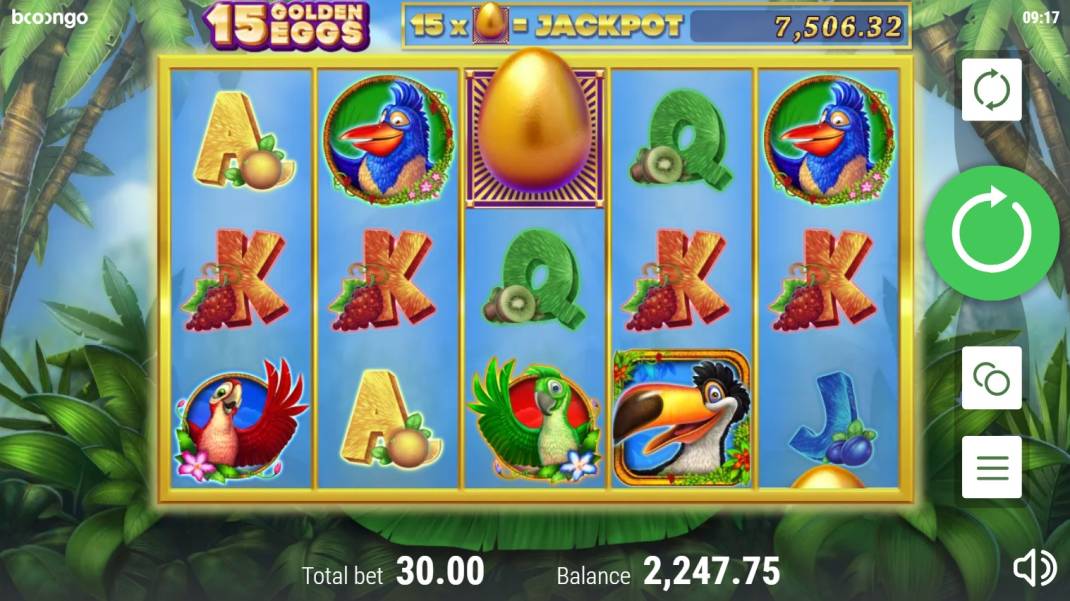1070x601 pixels.
Task: Spin the reels with the green button
Action: (x=991, y=233)
